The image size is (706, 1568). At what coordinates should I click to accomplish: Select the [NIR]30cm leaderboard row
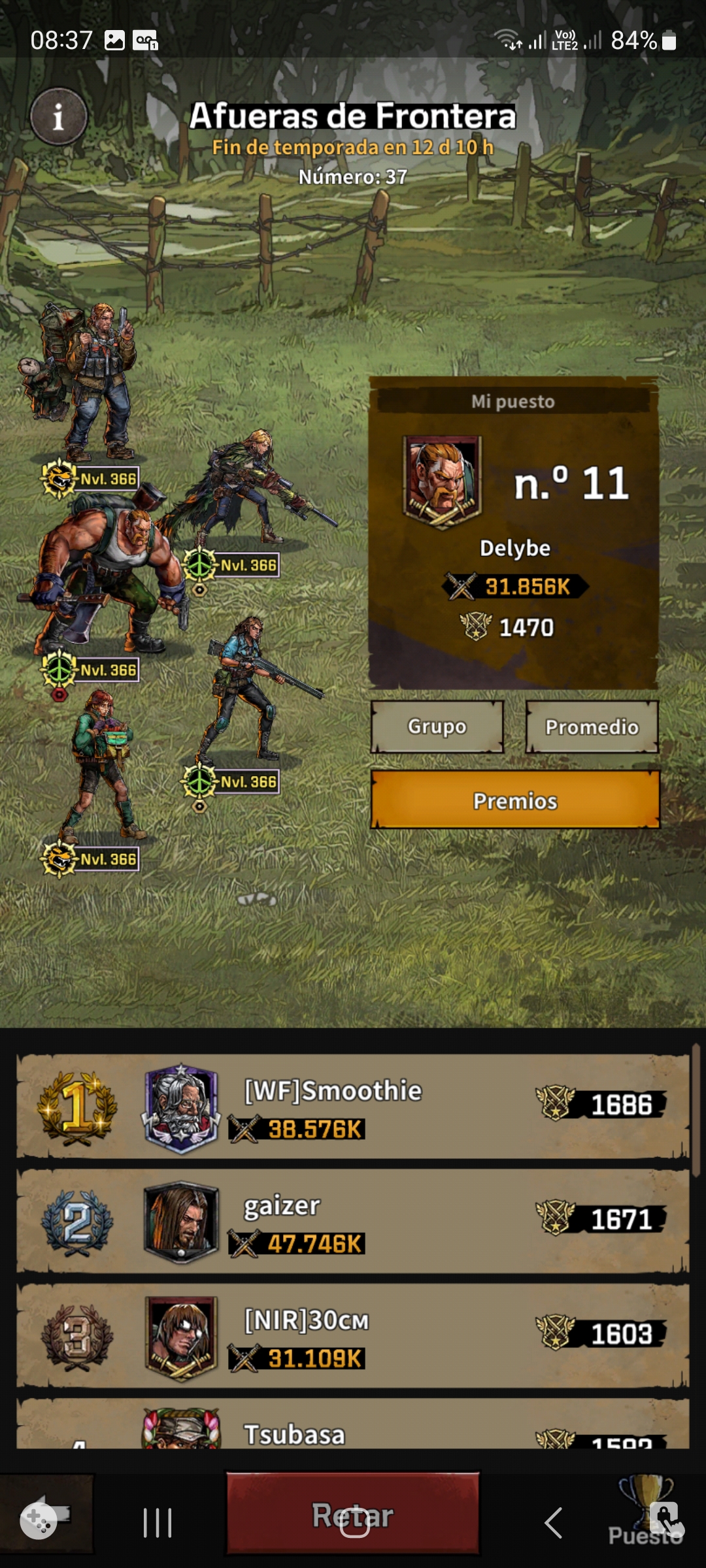coord(353,1335)
